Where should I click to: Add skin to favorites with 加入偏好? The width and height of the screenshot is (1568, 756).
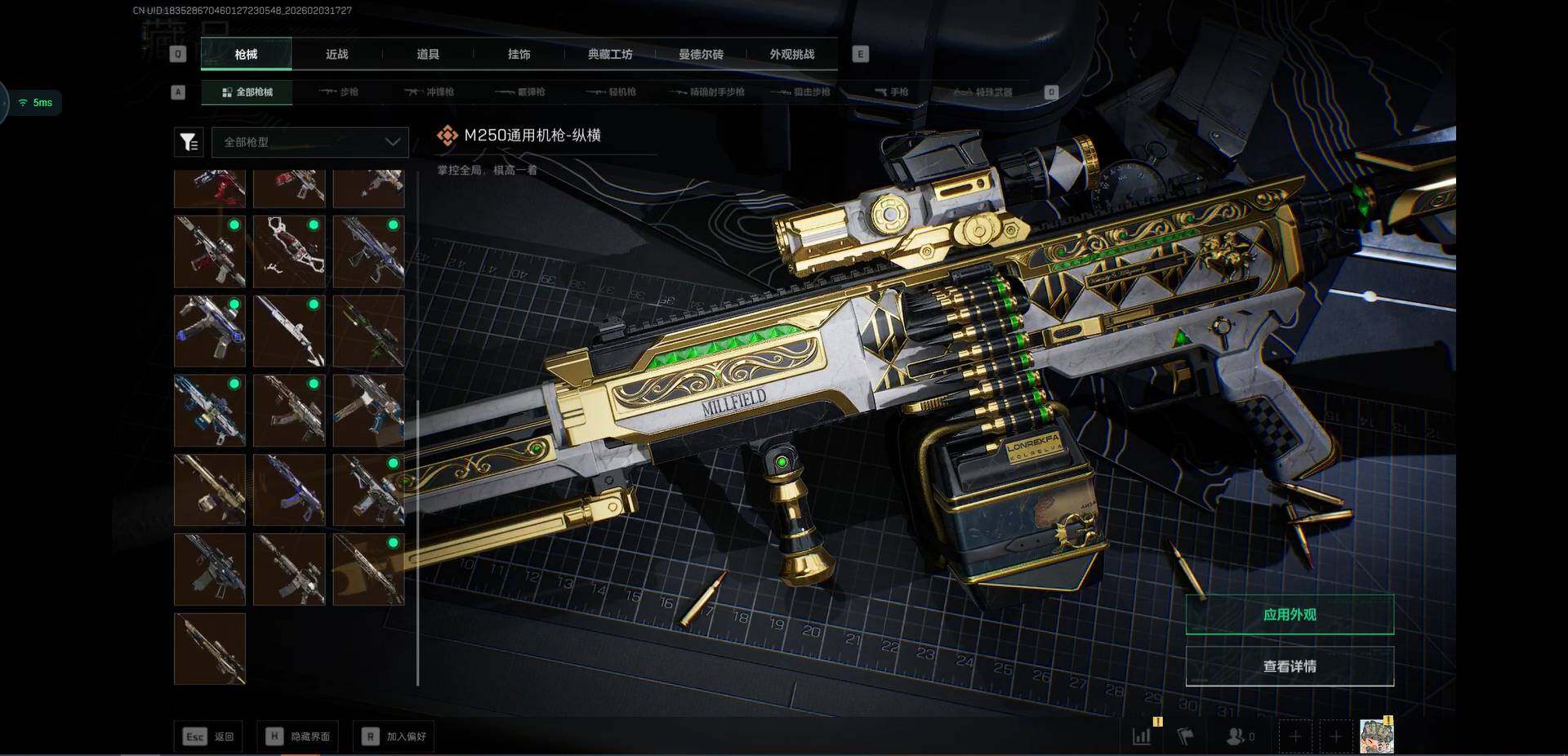click(394, 736)
